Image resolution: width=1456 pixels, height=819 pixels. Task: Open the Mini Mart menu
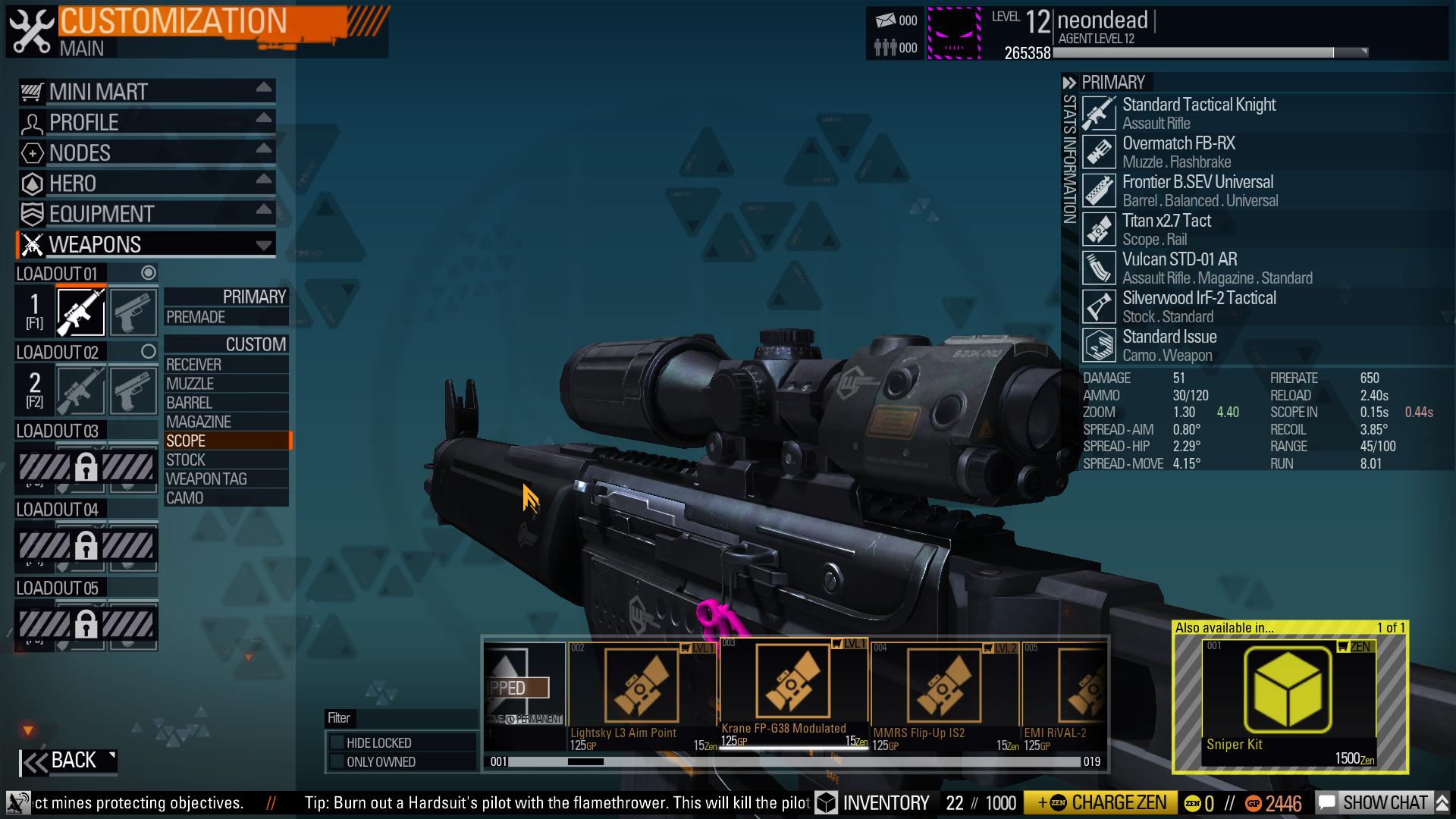tap(146, 92)
